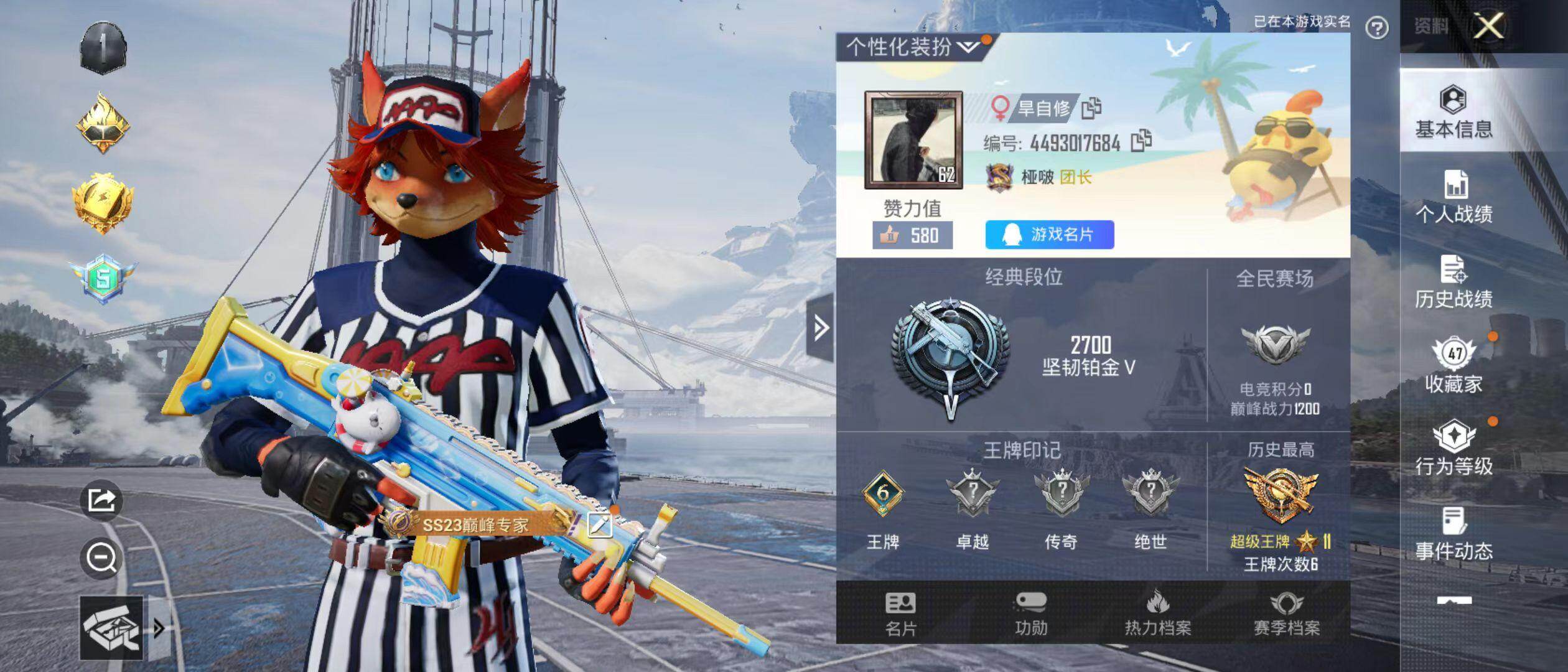
Task: Show the 热力档案 bottom tab
Action: 1157,614
